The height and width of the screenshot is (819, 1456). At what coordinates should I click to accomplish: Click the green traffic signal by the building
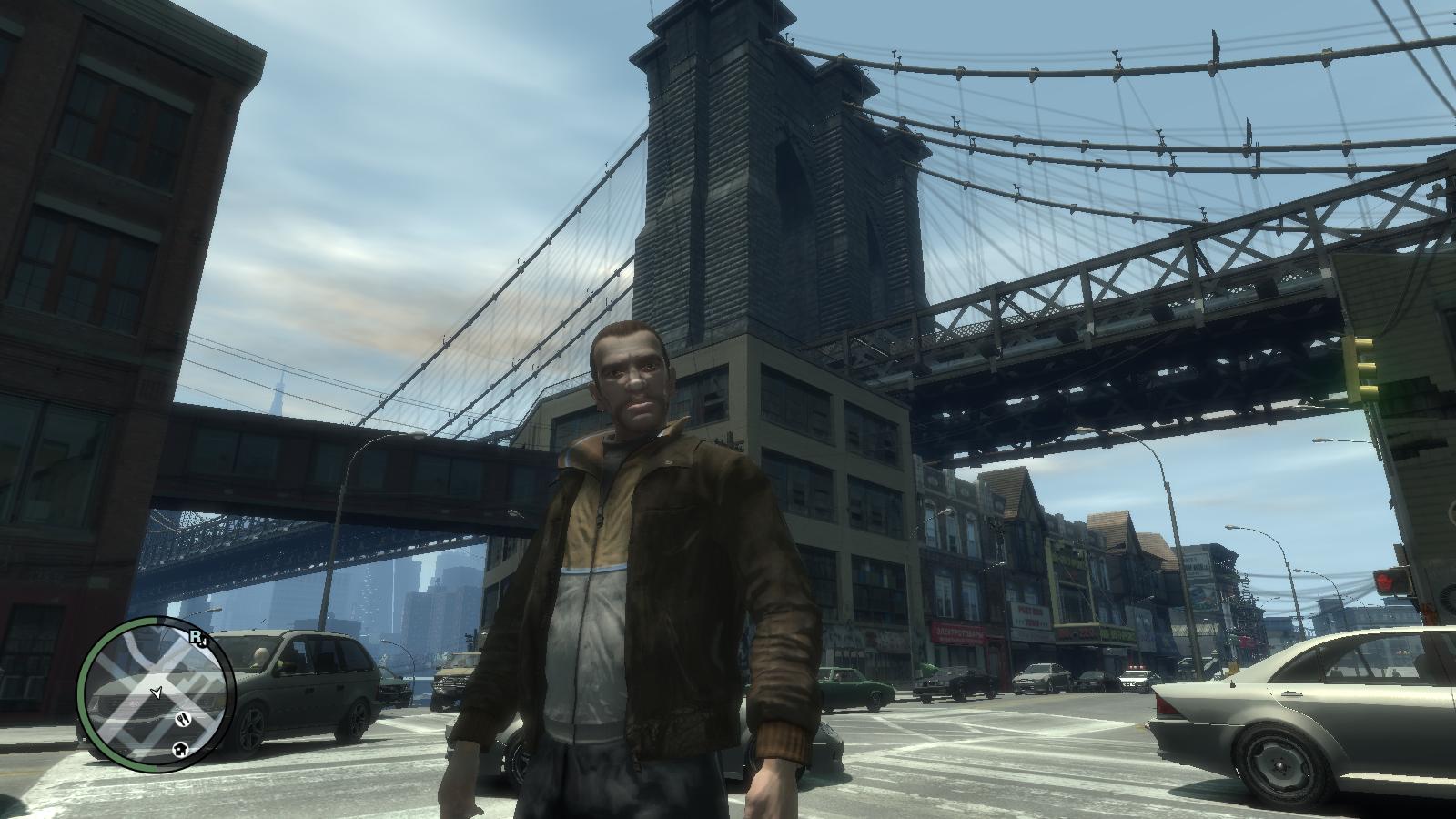coord(1368,389)
